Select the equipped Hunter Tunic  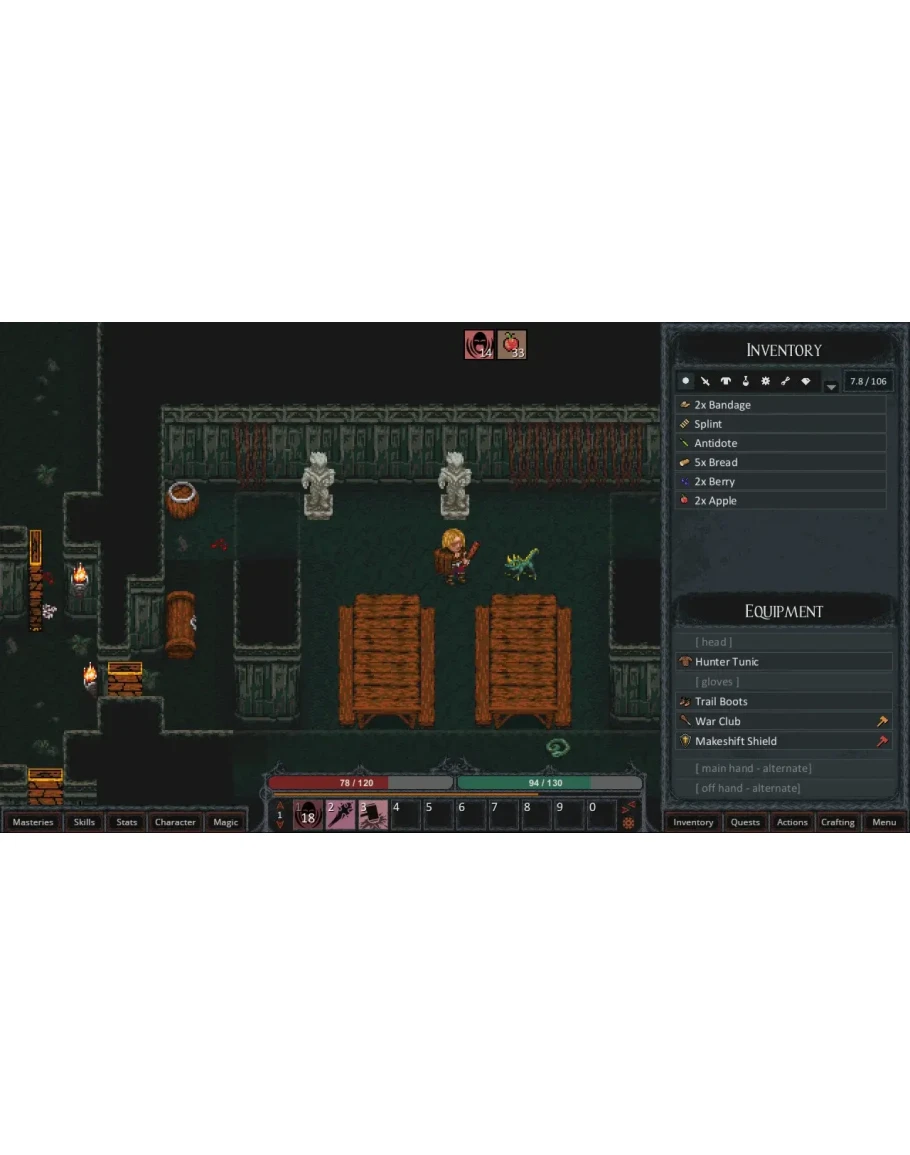pyautogui.click(x=782, y=662)
